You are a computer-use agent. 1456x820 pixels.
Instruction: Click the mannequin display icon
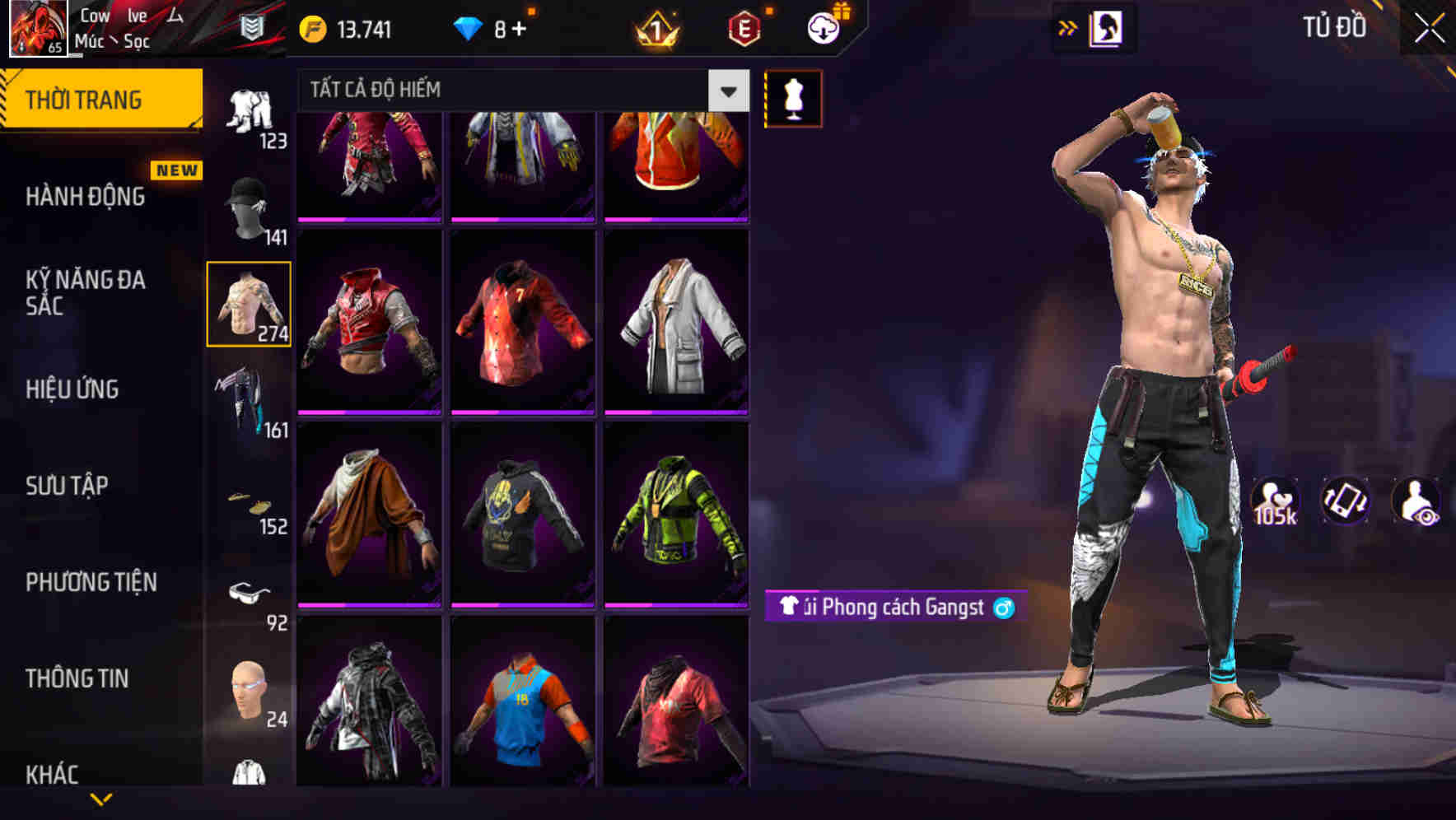[793, 97]
